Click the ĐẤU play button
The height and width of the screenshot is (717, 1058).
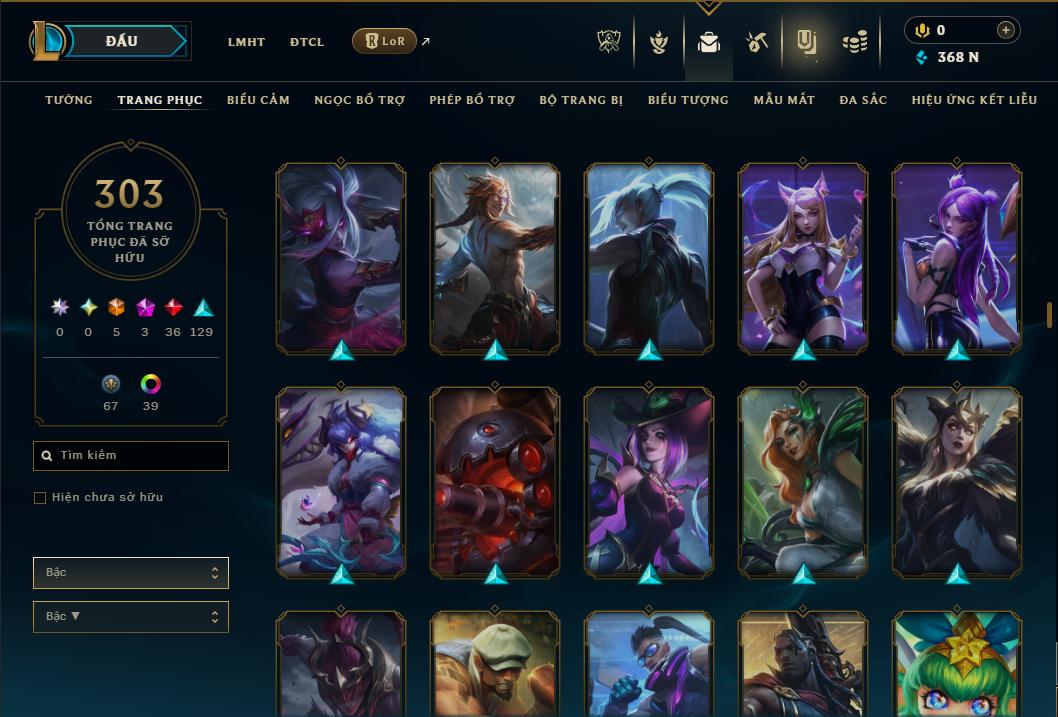coord(123,41)
